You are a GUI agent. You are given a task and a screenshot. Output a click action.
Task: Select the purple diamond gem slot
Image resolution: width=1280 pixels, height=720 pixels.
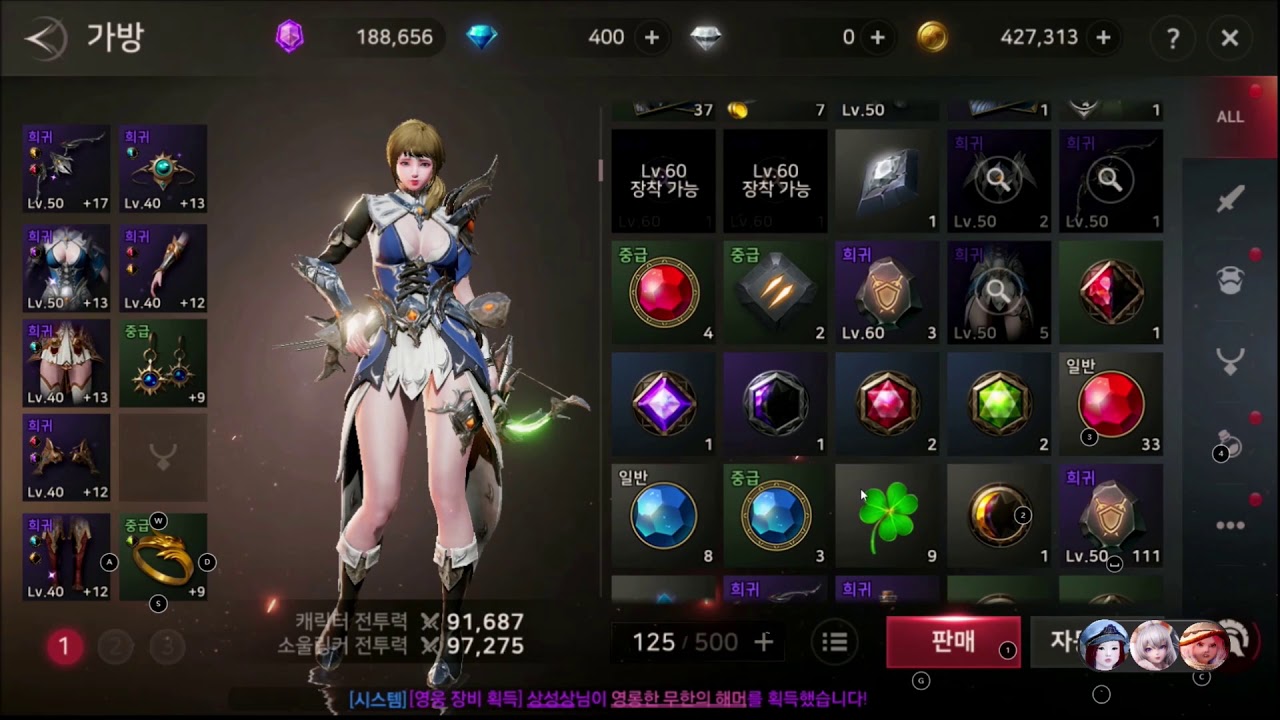coord(663,404)
